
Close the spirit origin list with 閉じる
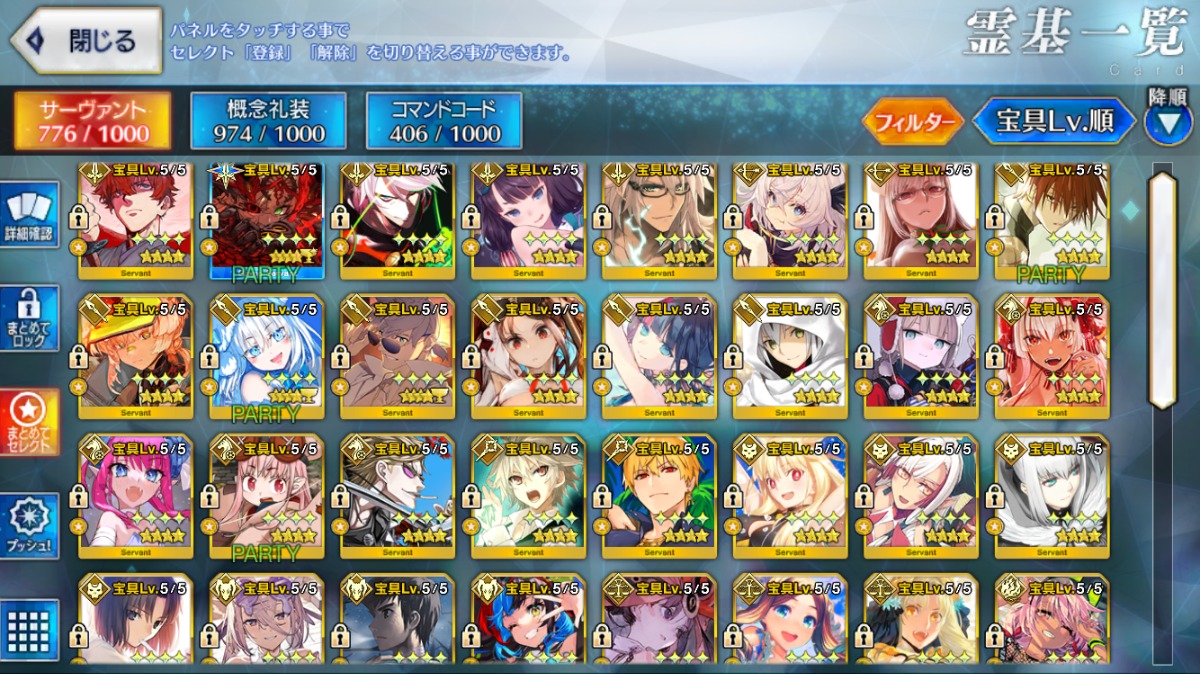[86, 41]
